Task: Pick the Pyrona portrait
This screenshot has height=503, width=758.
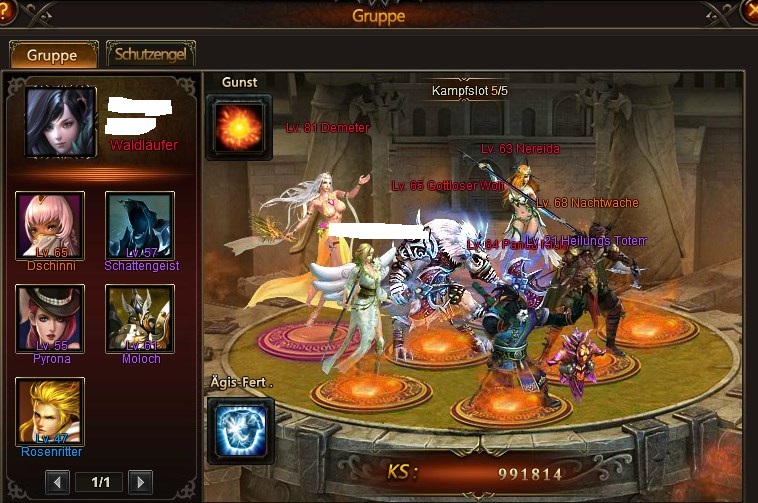Action: coord(50,319)
